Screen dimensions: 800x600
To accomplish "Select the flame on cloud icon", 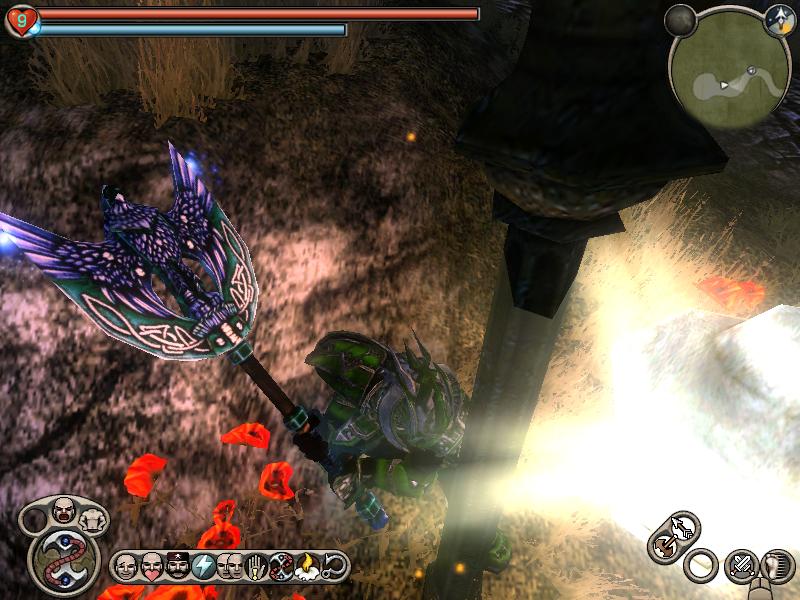I will click(307, 566).
